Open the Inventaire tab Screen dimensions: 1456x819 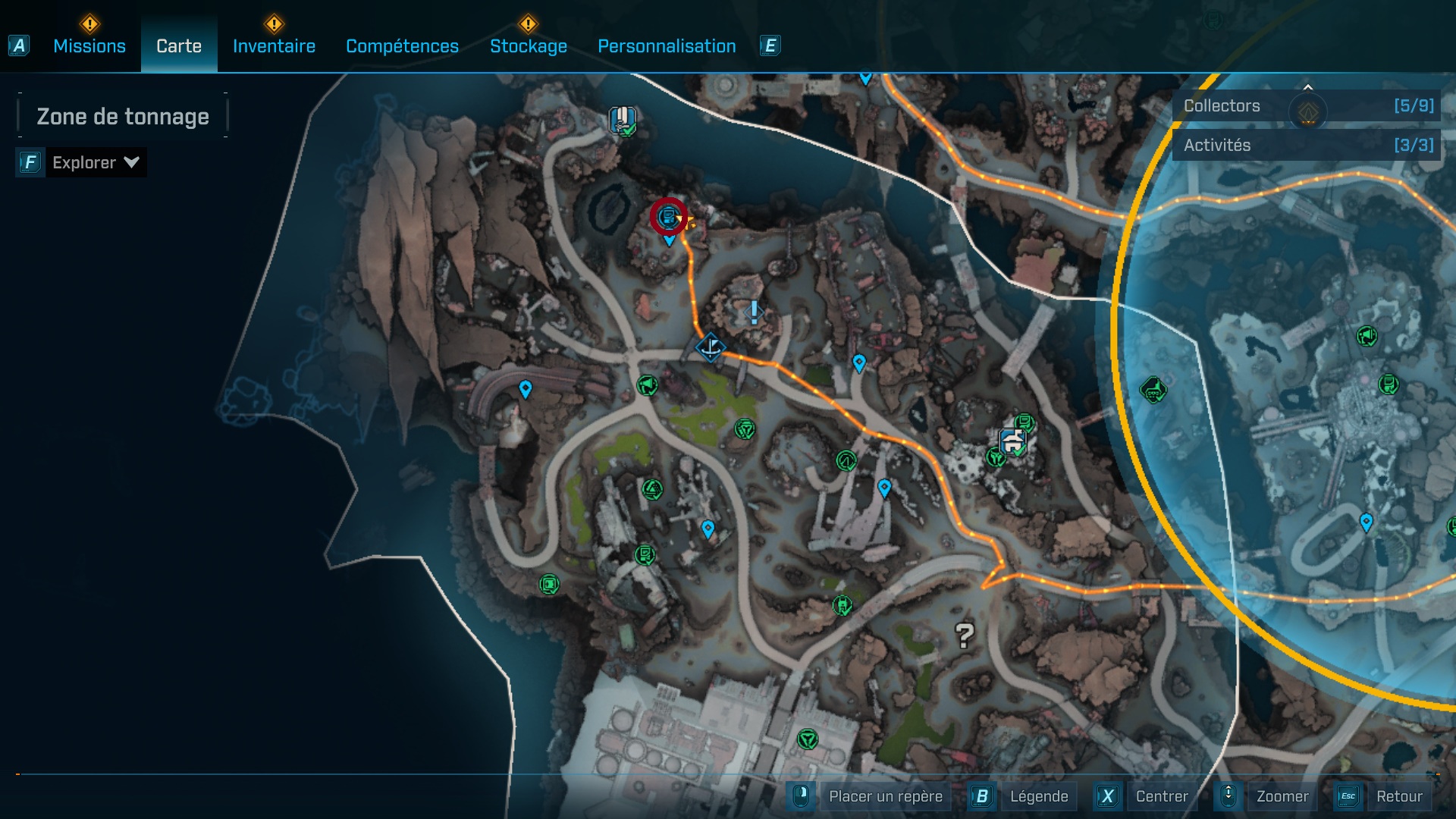[274, 46]
